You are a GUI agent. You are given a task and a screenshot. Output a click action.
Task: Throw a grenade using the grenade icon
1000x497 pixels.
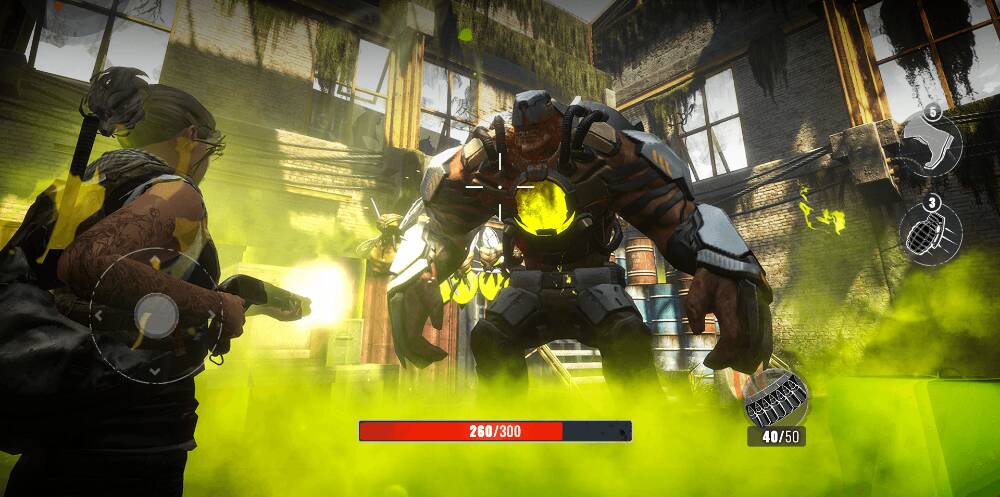point(931,233)
